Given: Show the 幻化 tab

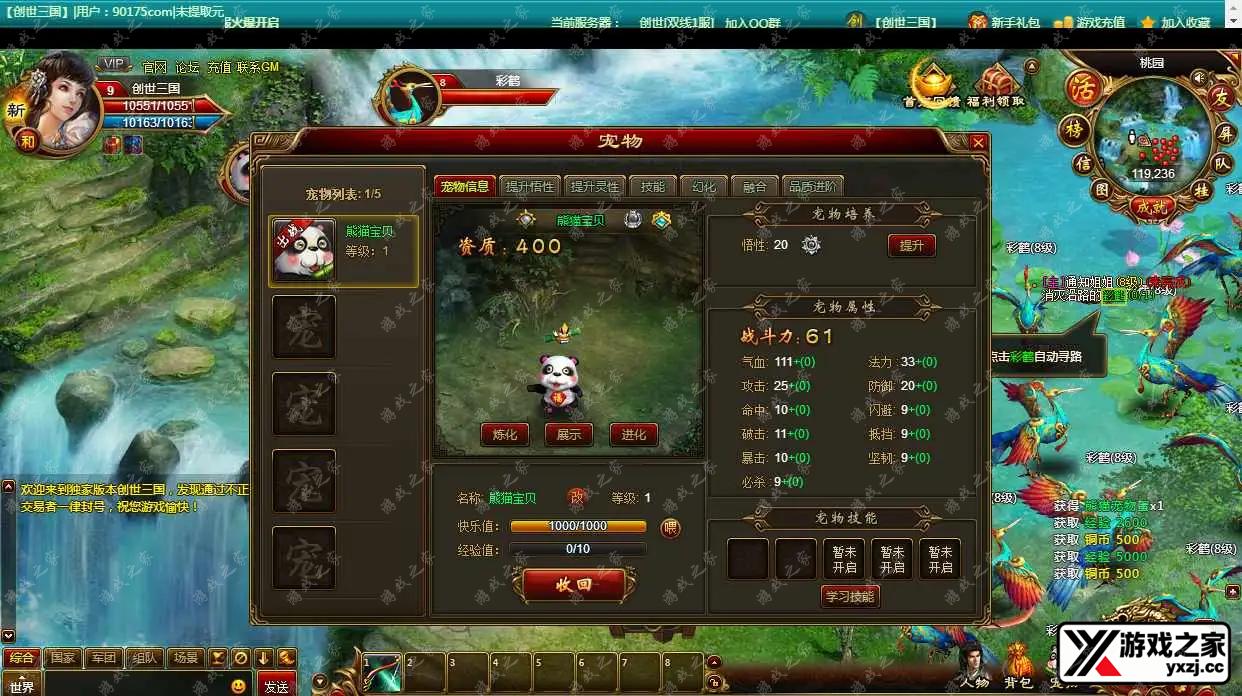Looking at the screenshot, I should 704,187.
